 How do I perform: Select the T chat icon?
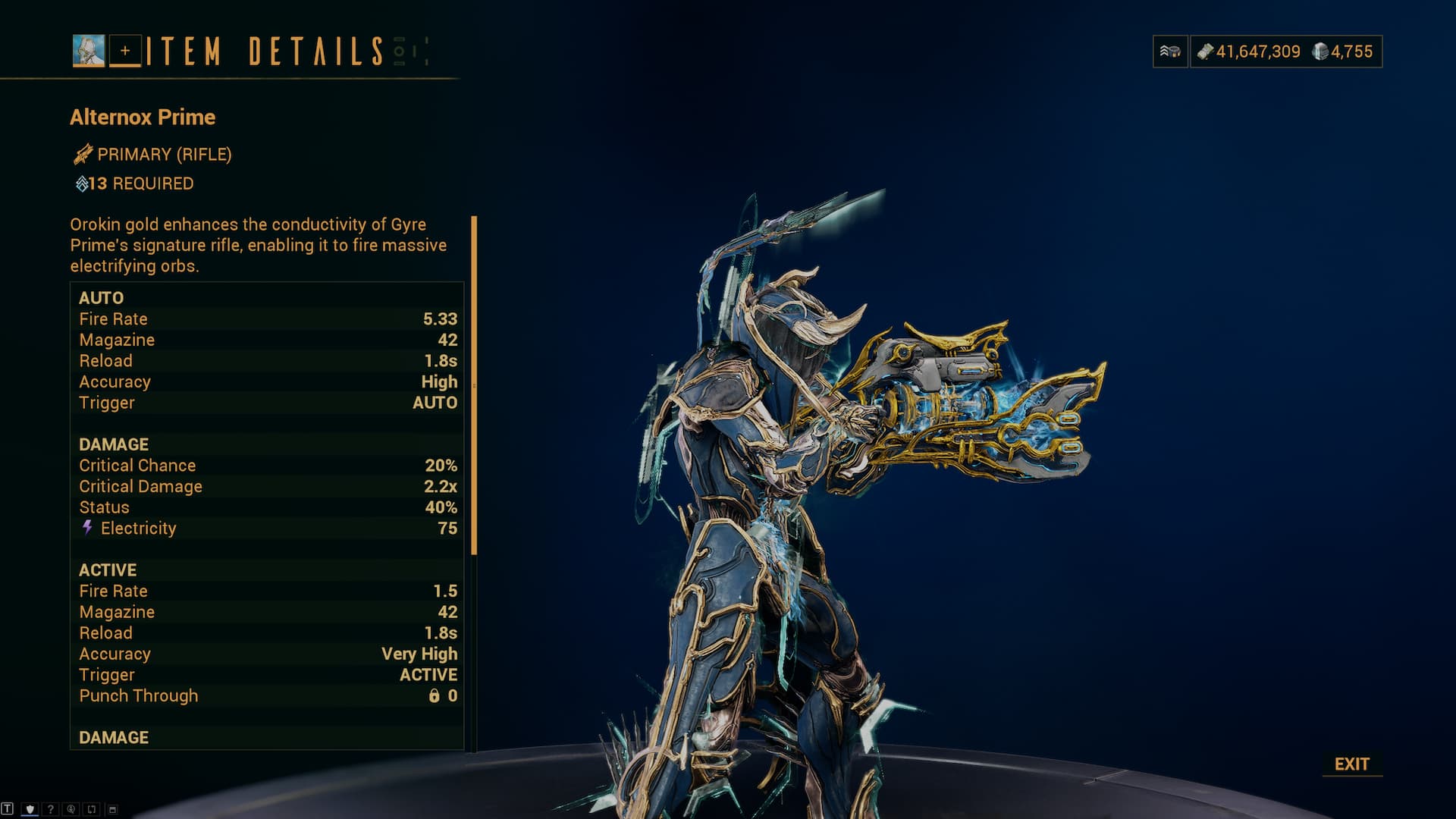coord(8,809)
